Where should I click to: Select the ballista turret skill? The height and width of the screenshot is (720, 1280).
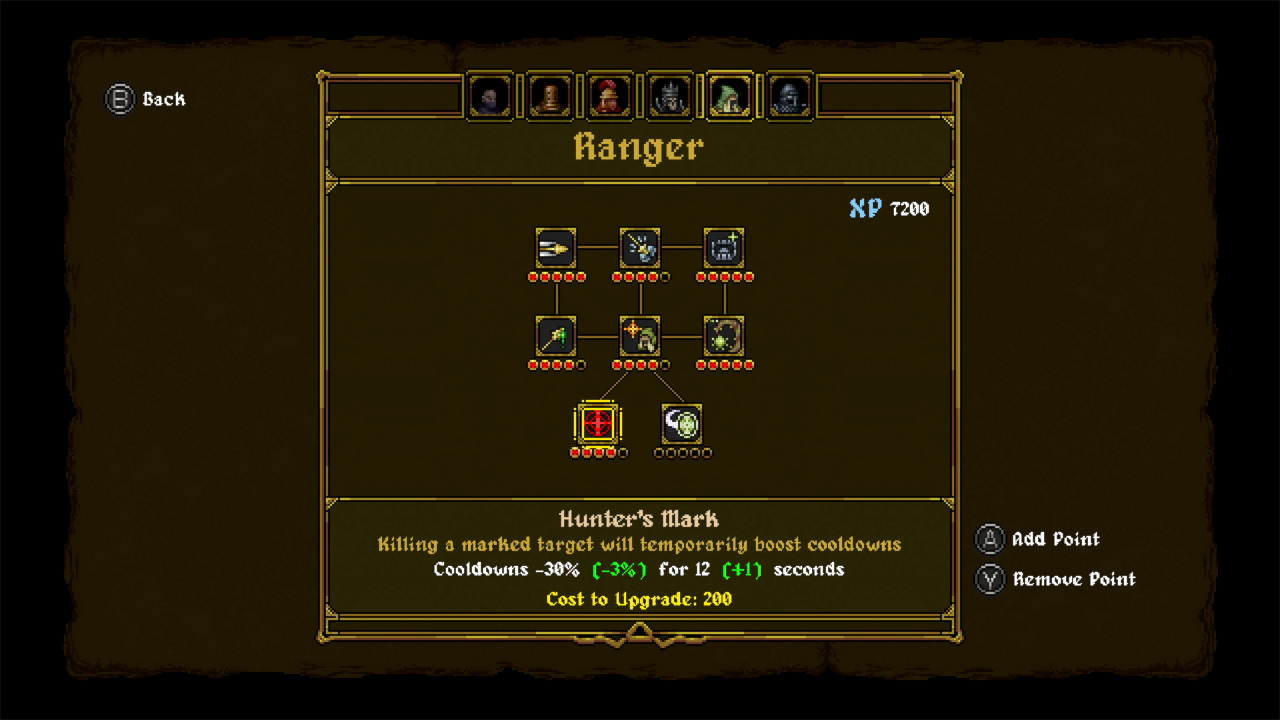(724, 248)
